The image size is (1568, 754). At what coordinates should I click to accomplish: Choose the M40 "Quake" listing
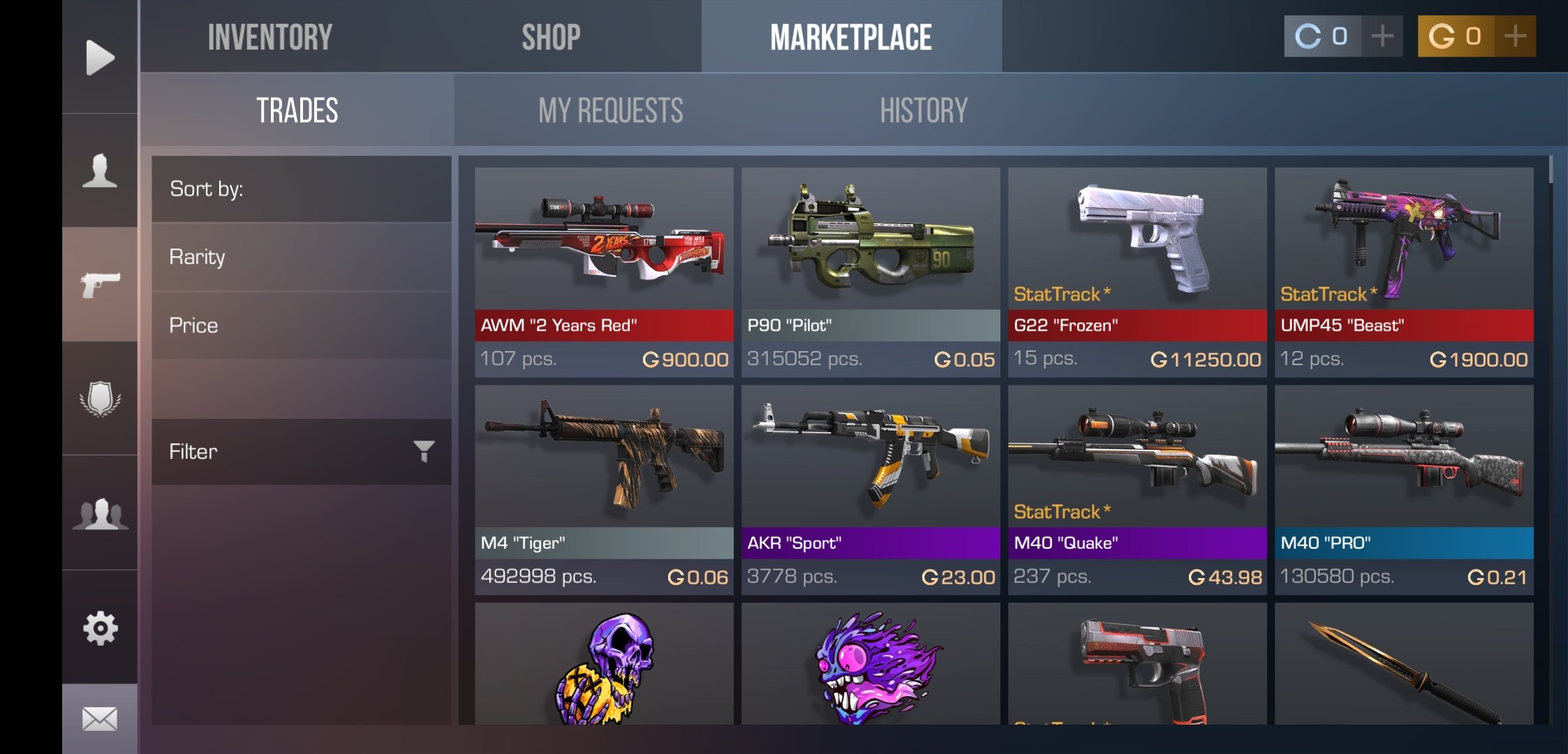coord(1137,490)
